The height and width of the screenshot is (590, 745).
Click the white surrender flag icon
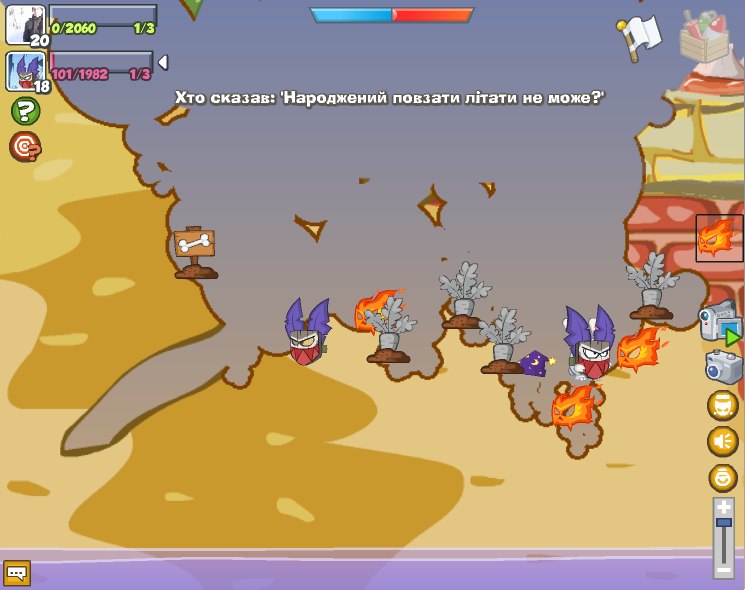click(x=639, y=35)
